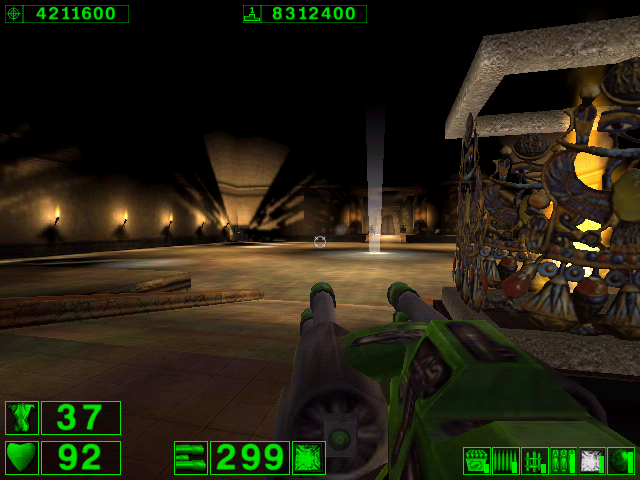Click the armor vest icon

(x=22, y=418)
